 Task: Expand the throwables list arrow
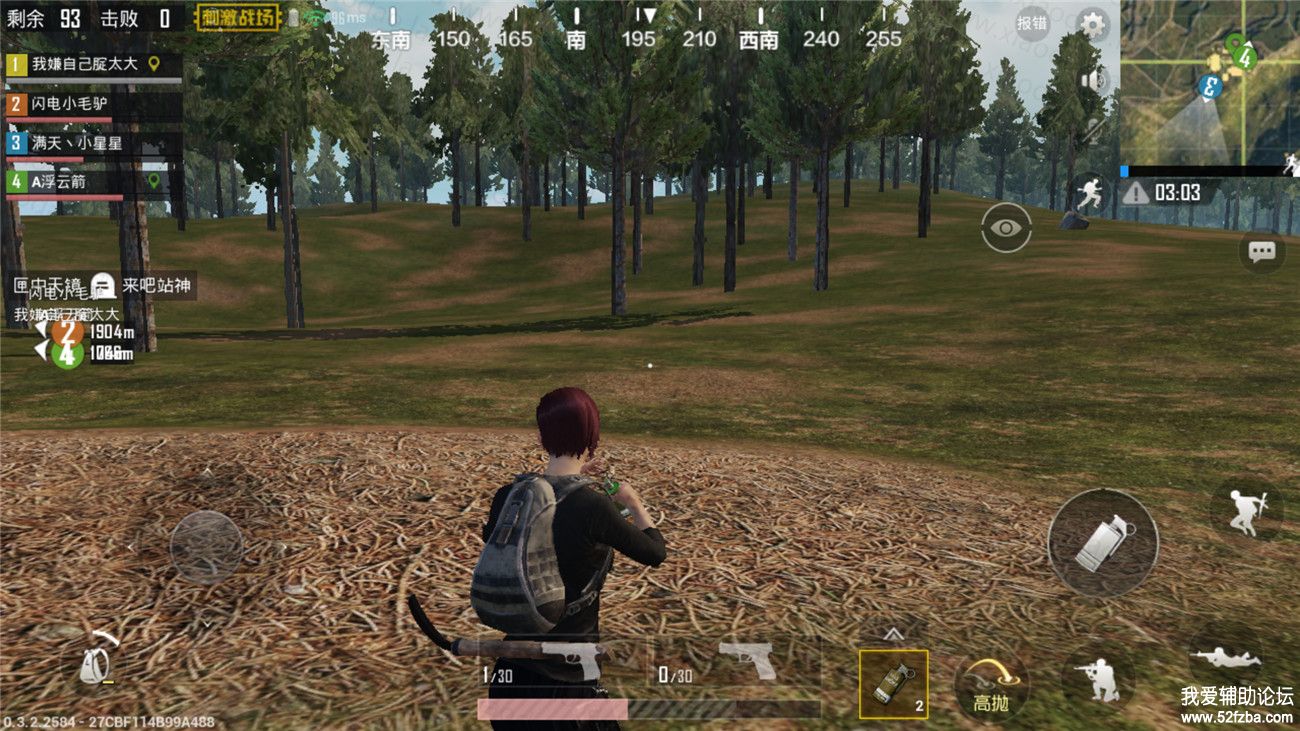pos(893,633)
